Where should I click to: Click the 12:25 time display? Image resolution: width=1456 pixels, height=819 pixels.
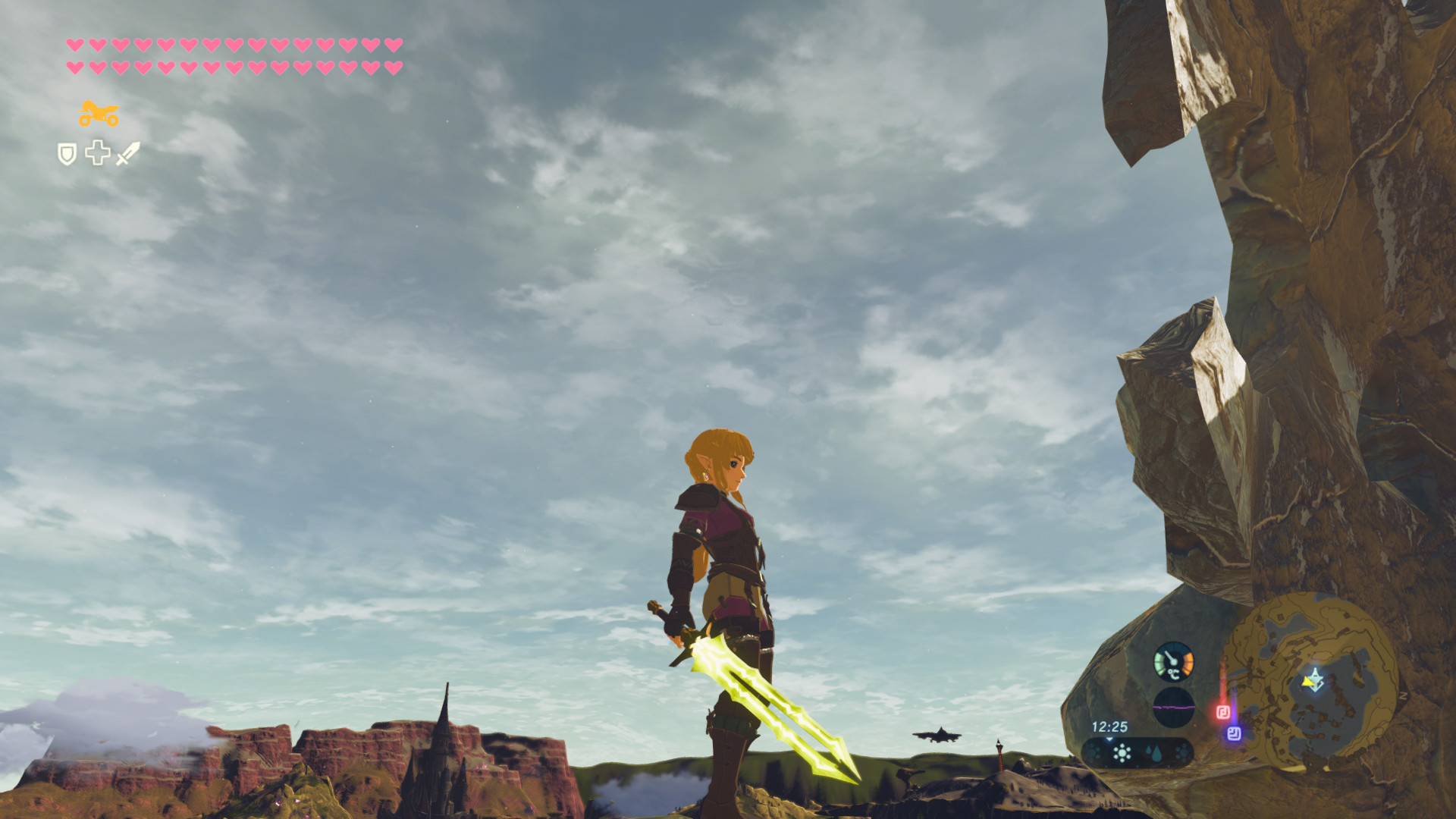tap(1110, 726)
